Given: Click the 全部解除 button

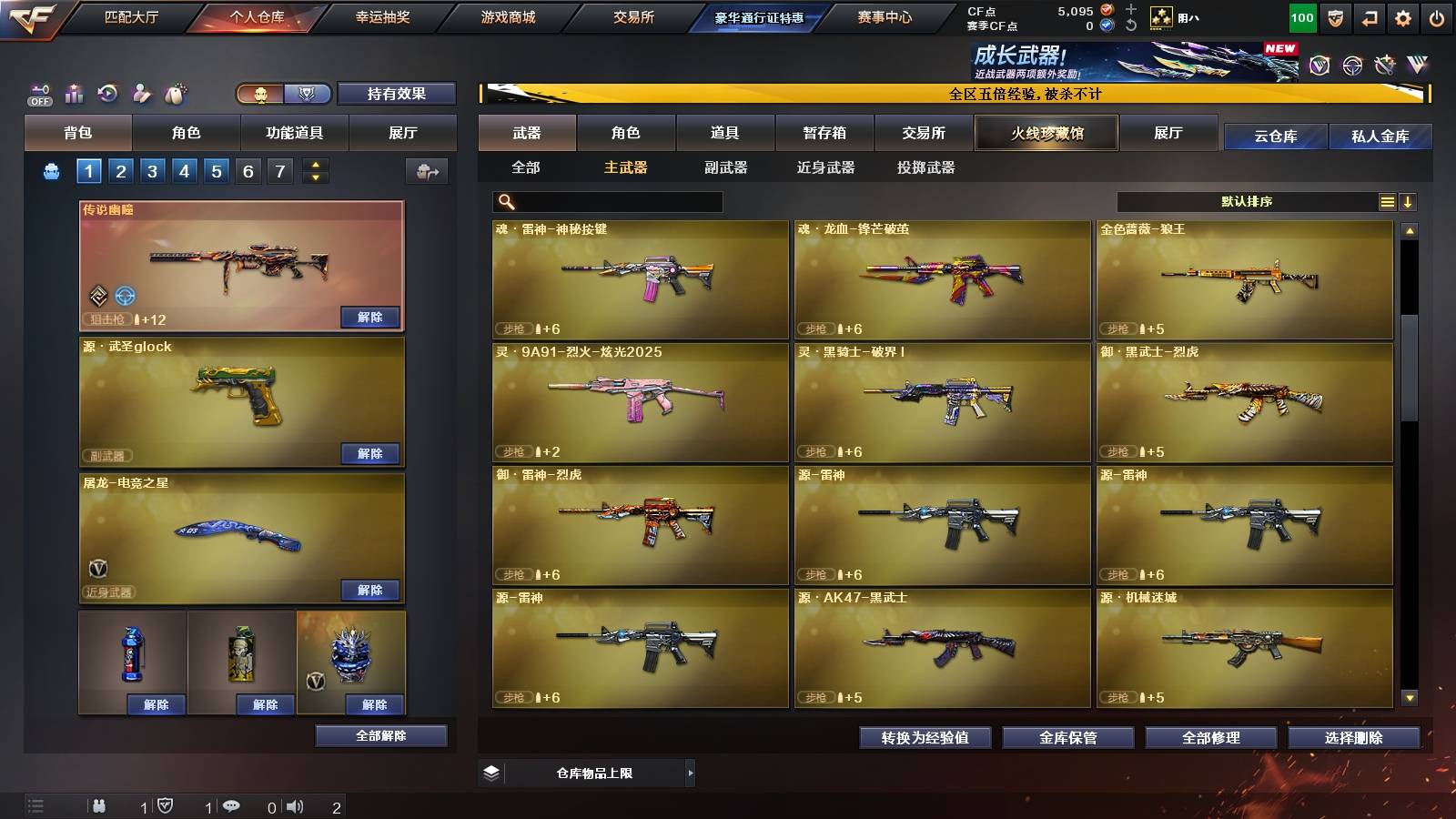Looking at the screenshot, I should pos(380,735).
